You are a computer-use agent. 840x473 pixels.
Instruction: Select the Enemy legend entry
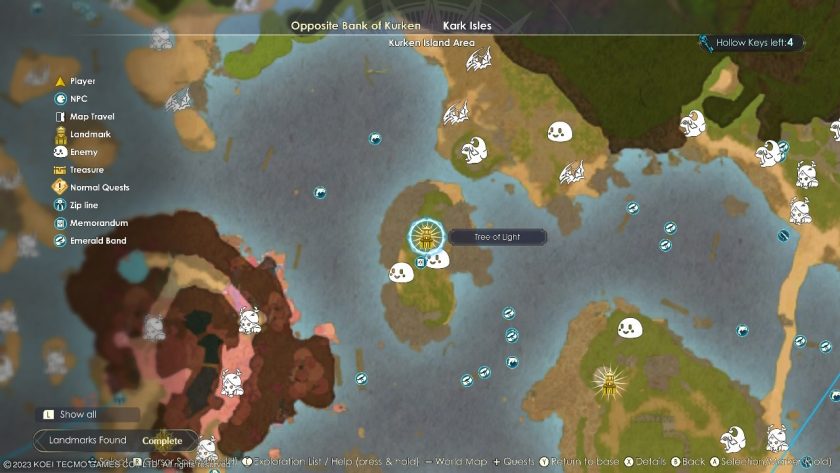[84, 152]
